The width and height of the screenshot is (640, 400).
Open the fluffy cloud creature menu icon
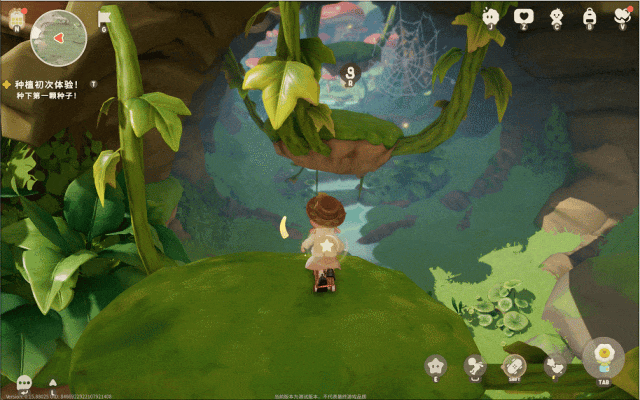489,16
